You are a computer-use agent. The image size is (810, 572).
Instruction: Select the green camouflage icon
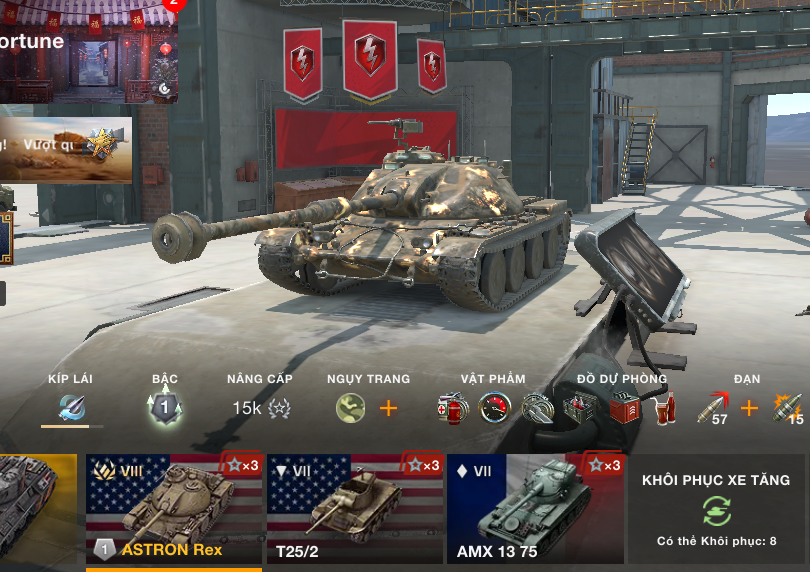point(350,408)
